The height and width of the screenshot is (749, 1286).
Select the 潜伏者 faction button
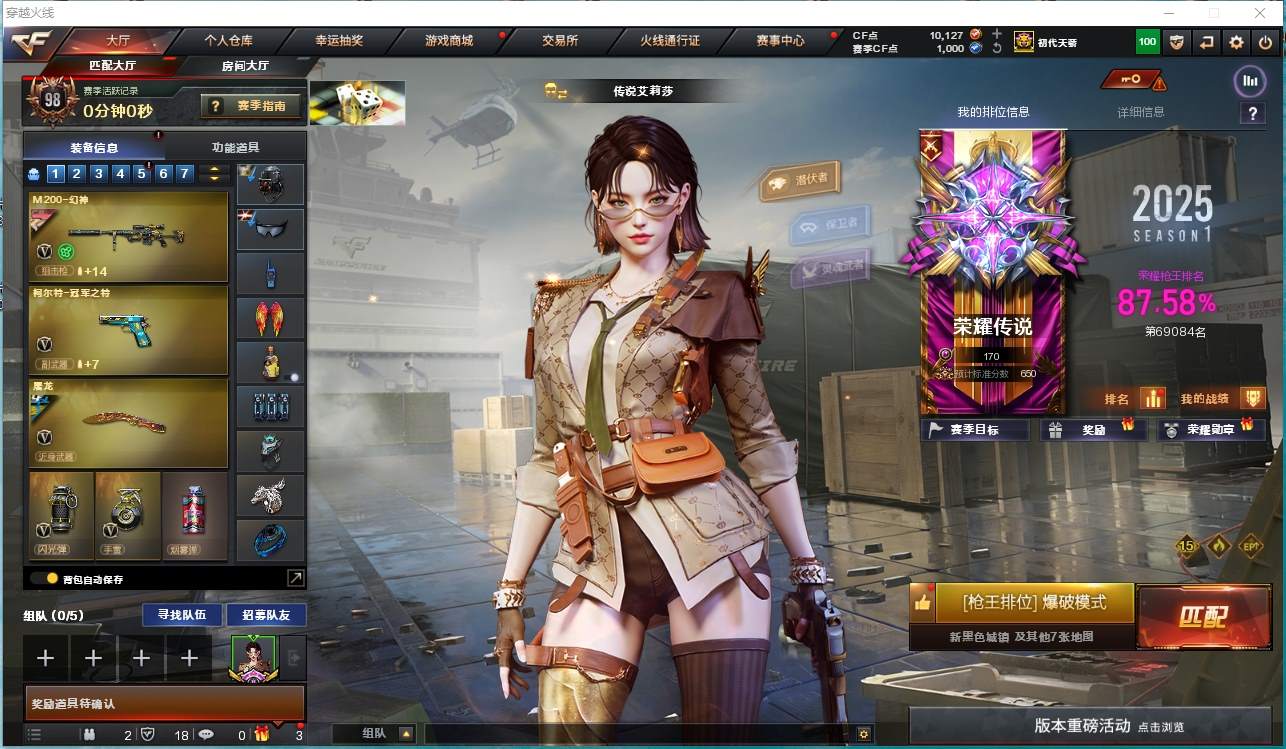(x=801, y=180)
